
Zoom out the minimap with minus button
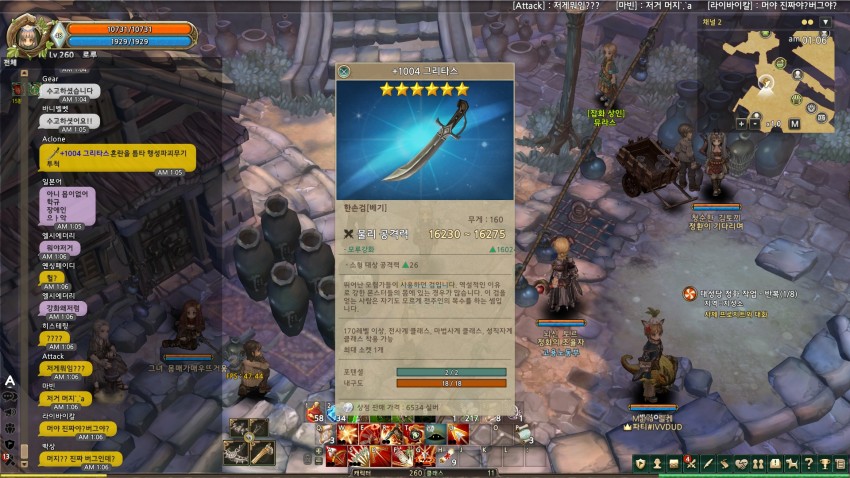(x=757, y=123)
